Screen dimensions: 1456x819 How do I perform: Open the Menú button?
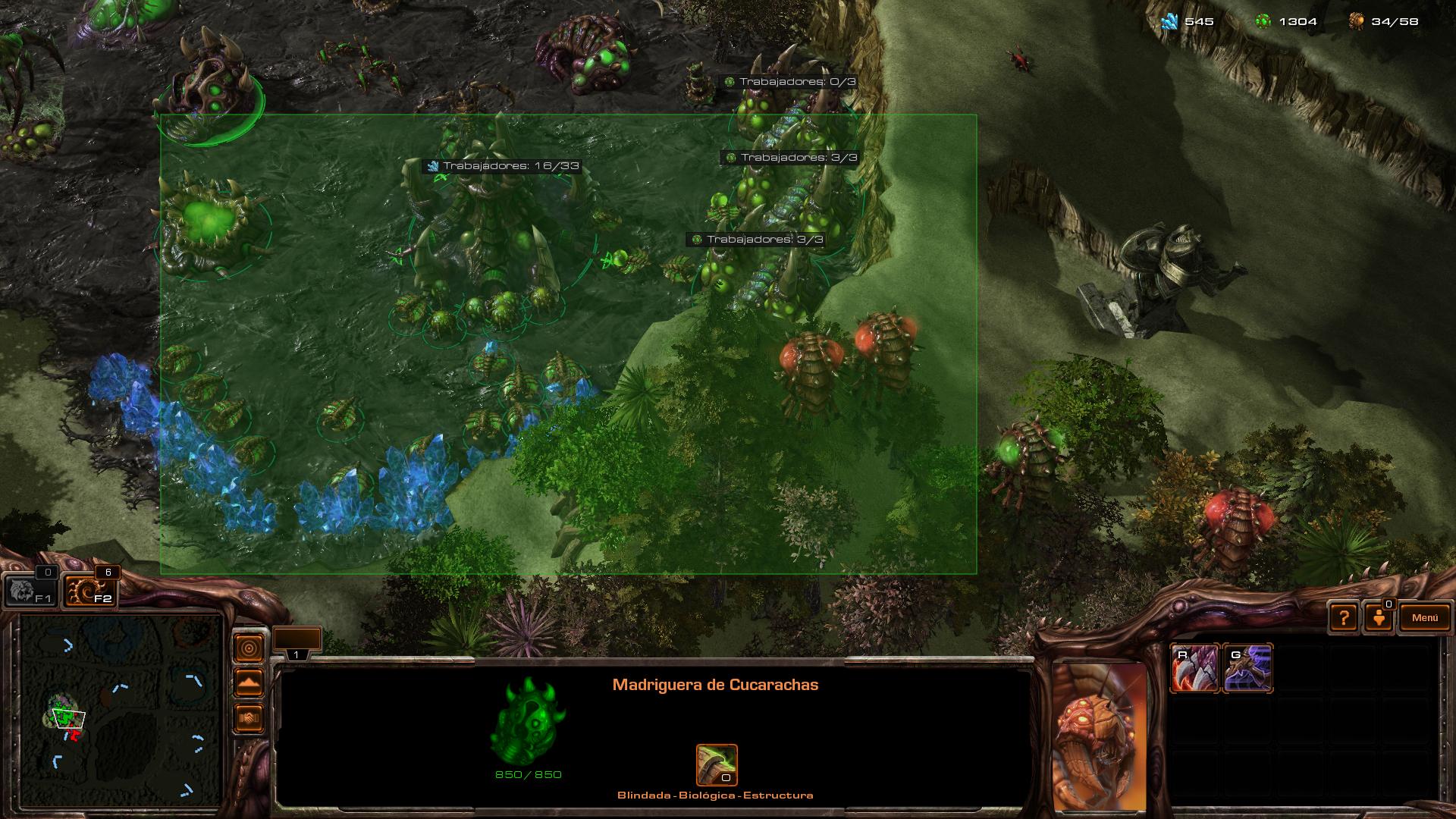1424,618
